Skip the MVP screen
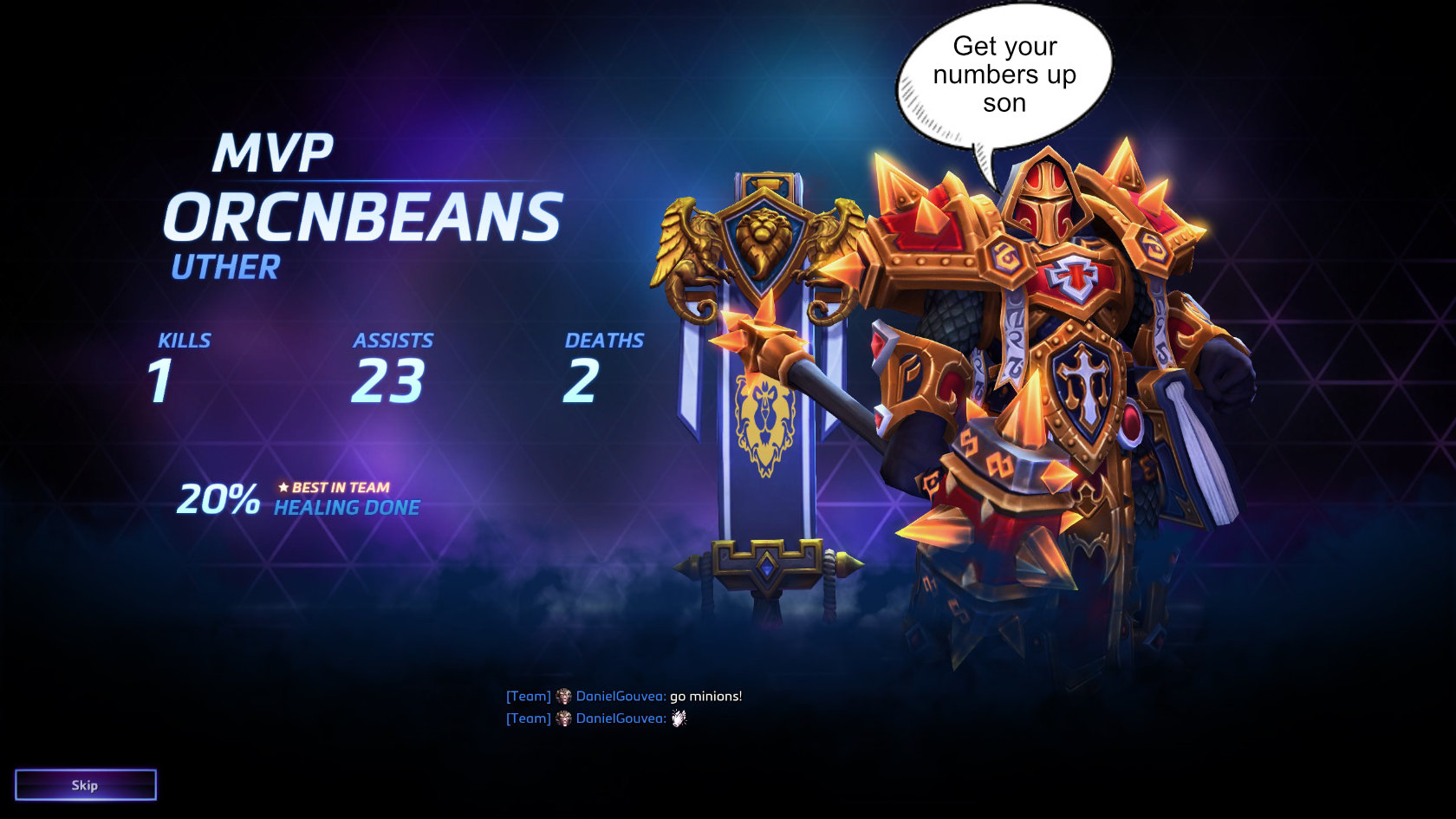The image size is (1456, 819). coord(85,784)
